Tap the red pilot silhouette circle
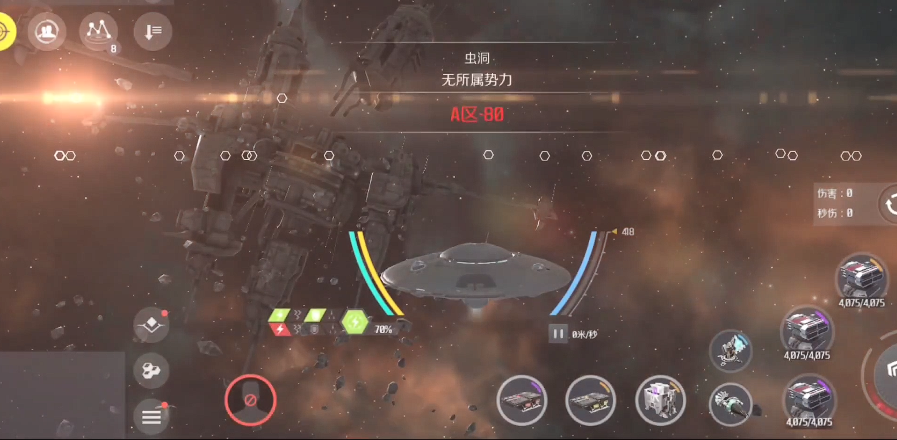Viewport: 897px width, 440px height. tap(250, 401)
